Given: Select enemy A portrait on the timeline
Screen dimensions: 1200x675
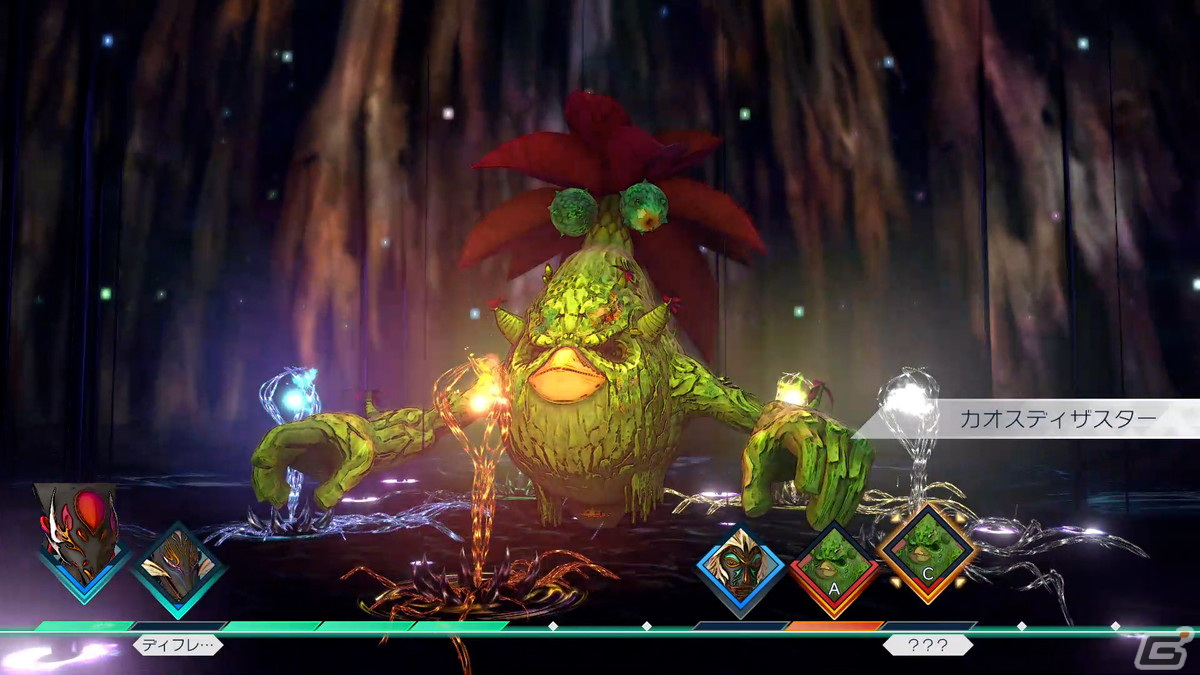Looking at the screenshot, I should click(835, 567).
